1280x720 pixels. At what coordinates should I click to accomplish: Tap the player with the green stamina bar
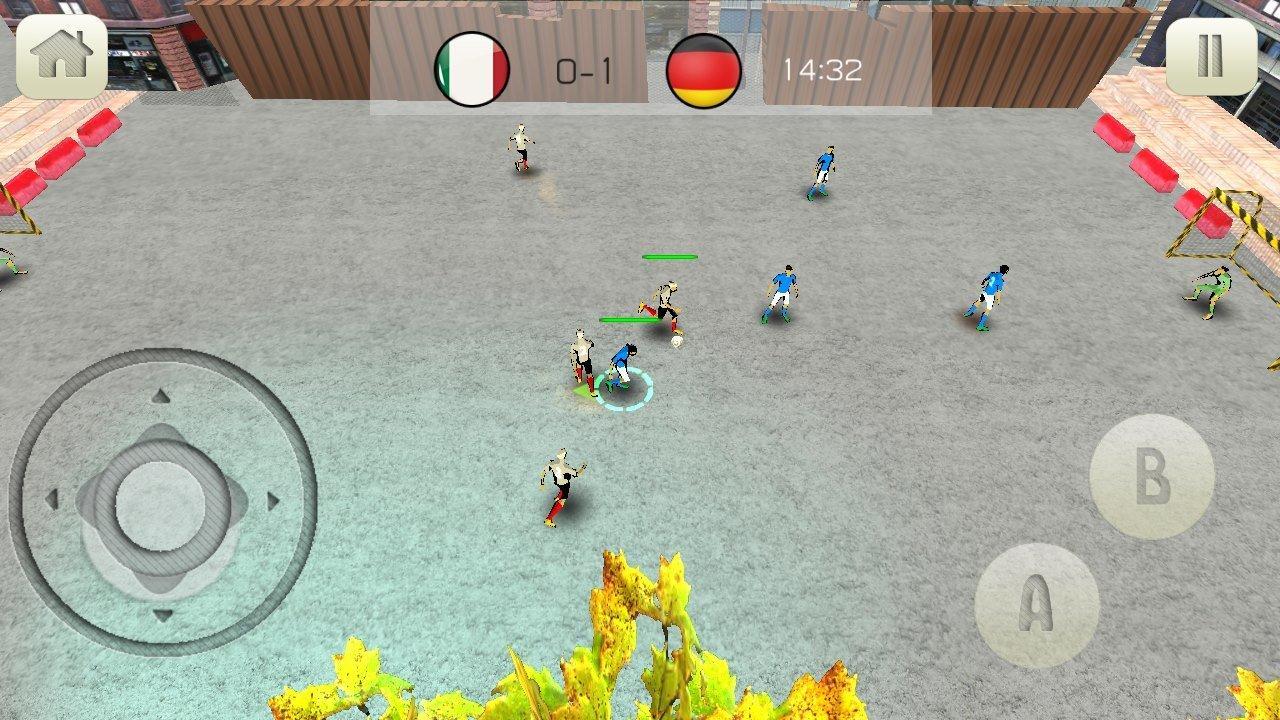(x=665, y=300)
